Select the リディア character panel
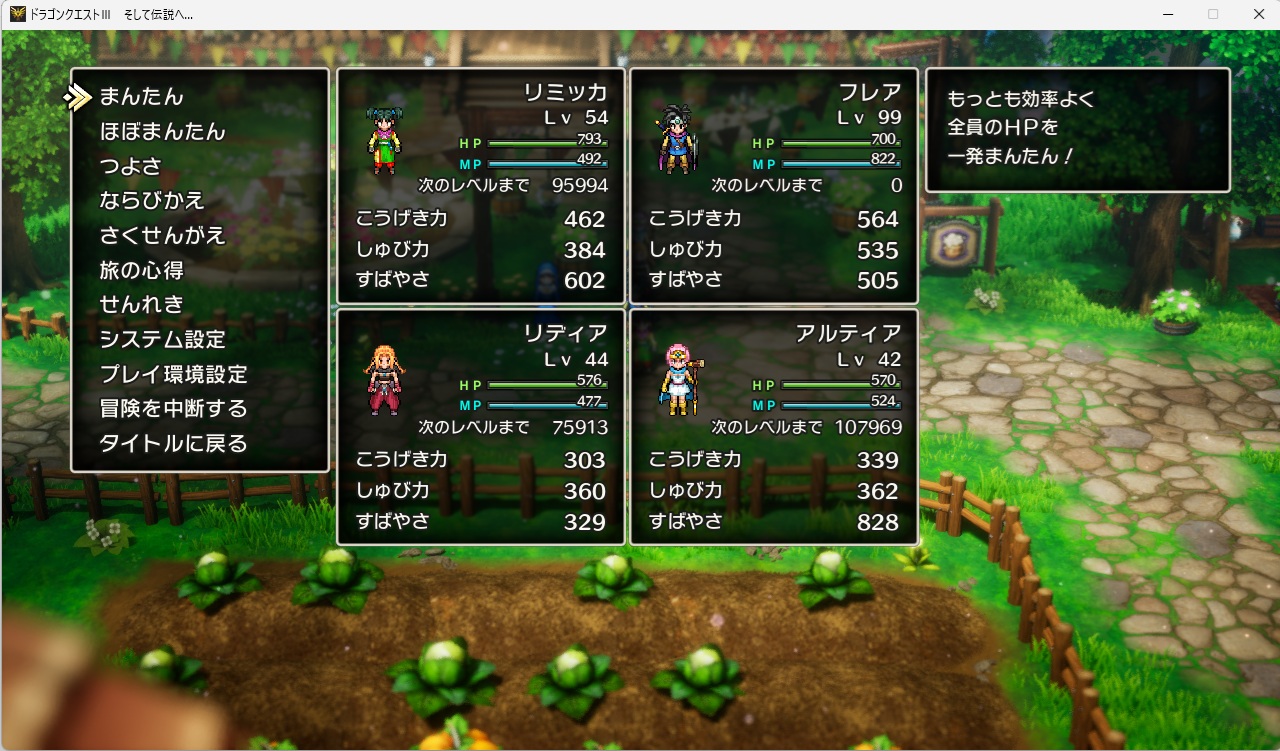The image size is (1280, 751). tap(481, 427)
